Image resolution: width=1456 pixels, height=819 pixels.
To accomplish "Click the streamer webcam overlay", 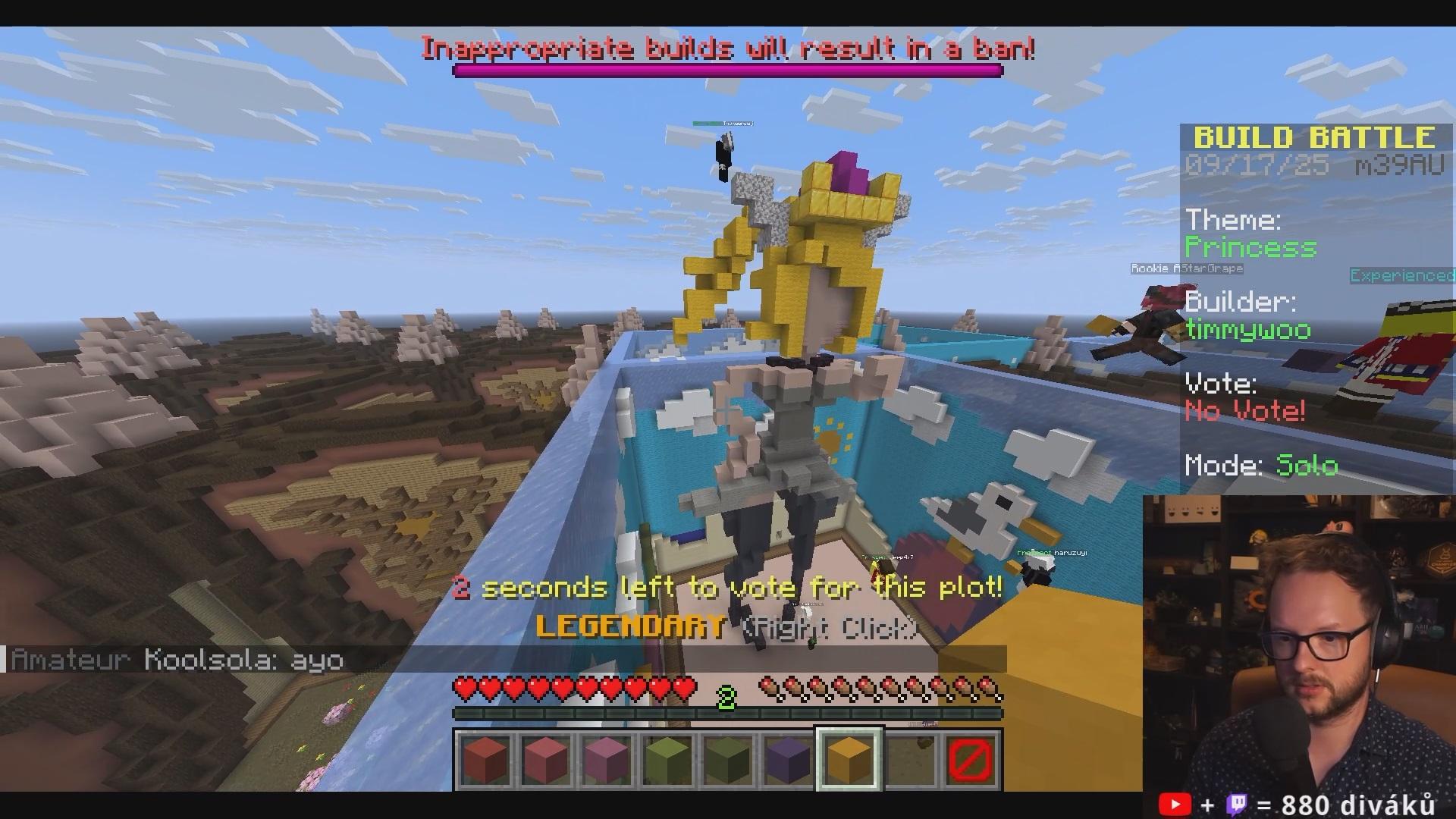I will click(x=1298, y=643).
